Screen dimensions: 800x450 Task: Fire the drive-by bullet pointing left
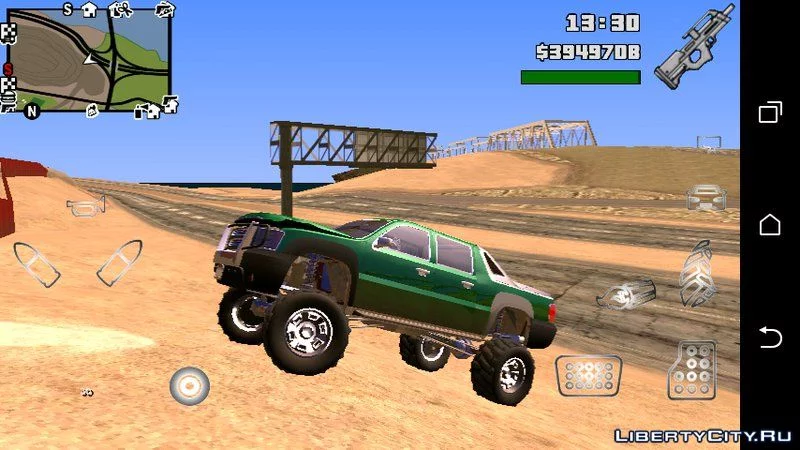pos(35,263)
